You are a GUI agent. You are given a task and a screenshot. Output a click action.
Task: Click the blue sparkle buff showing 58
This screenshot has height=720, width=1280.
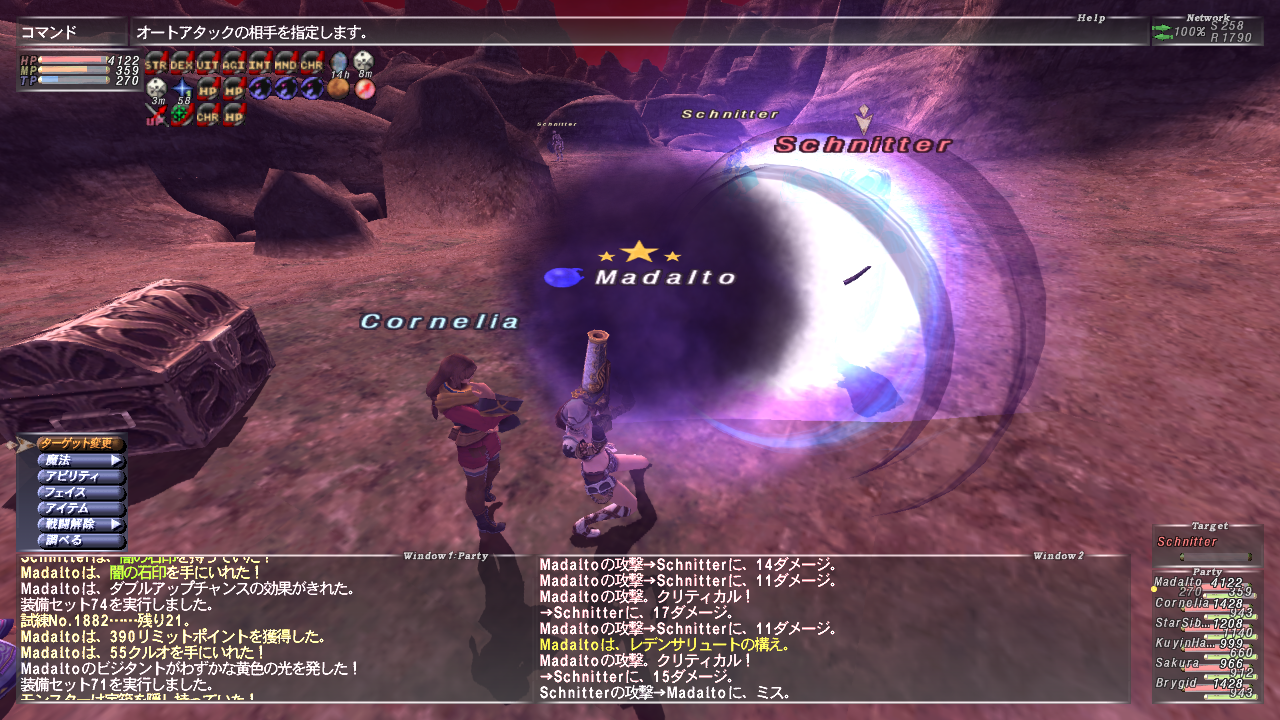182,88
